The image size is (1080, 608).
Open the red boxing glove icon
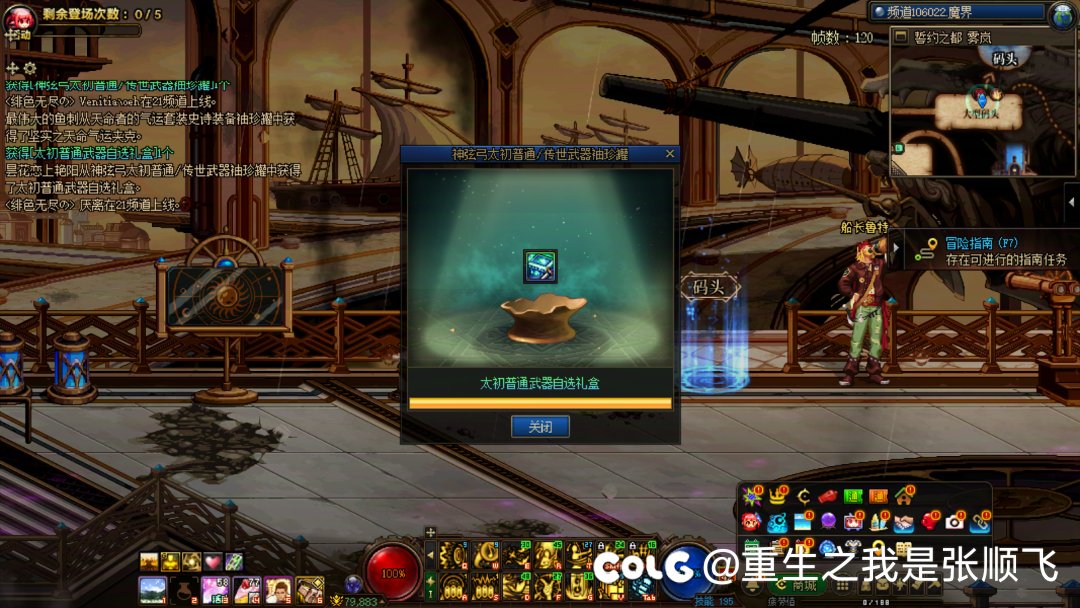(930, 522)
